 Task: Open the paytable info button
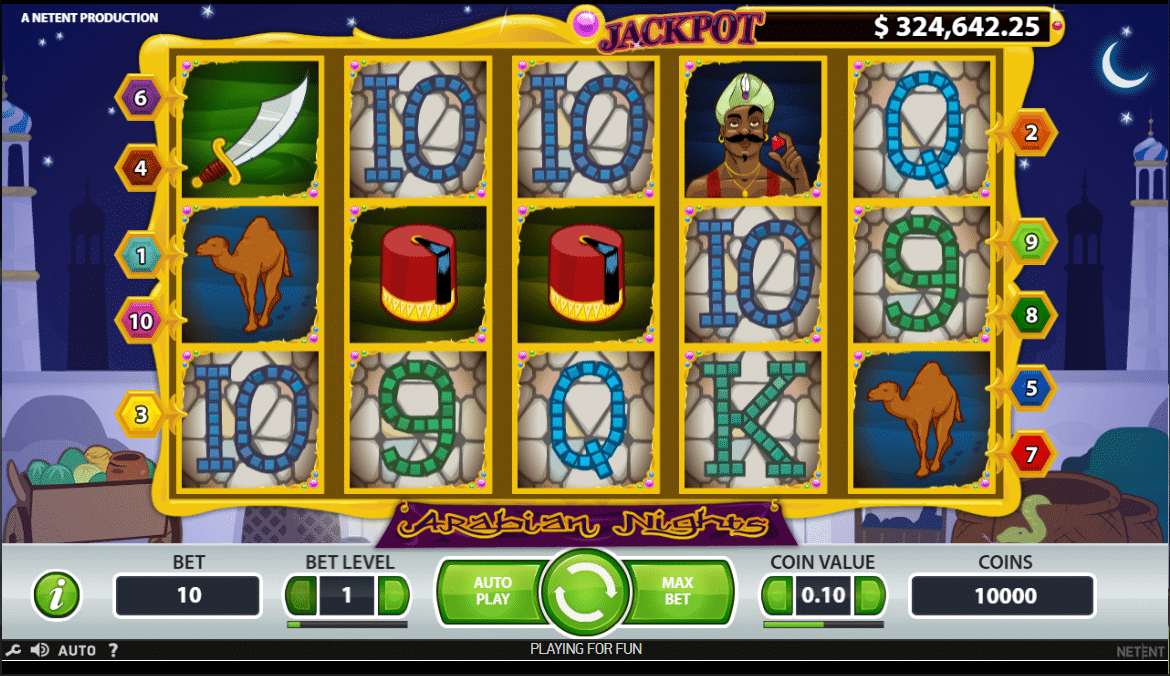(x=57, y=596)
